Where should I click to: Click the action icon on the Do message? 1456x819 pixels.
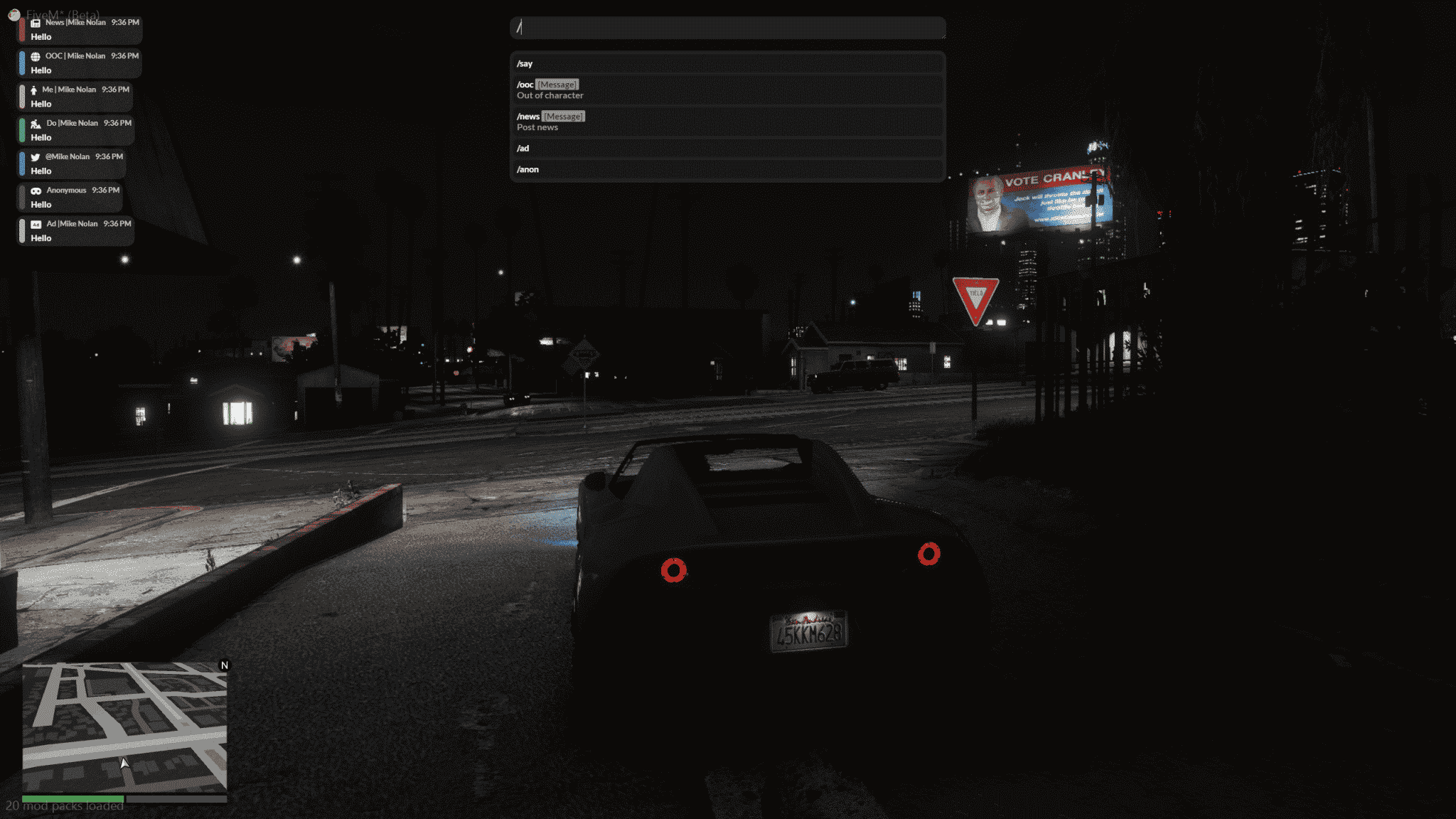[x=36, y=123]
